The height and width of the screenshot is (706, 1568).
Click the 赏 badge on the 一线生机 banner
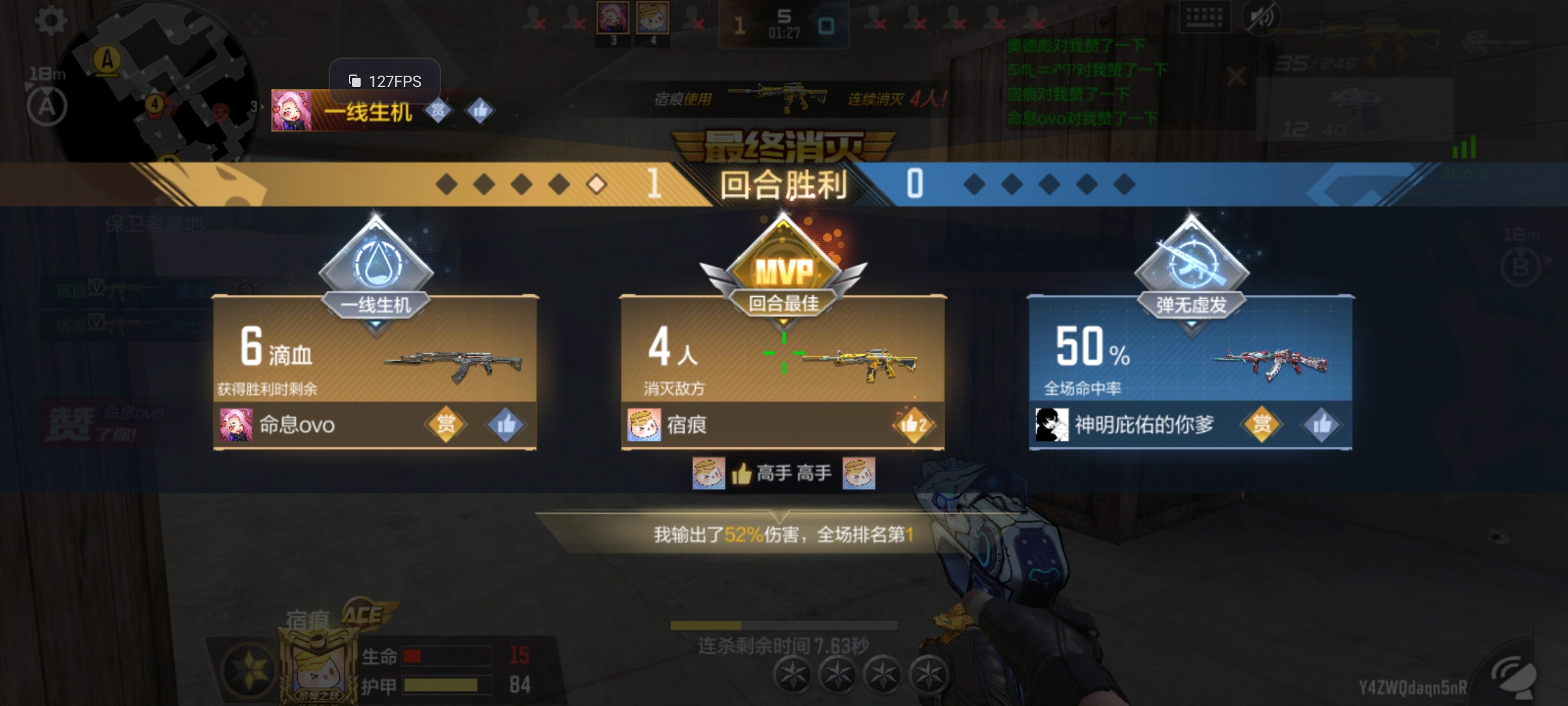tap(438, 110)
